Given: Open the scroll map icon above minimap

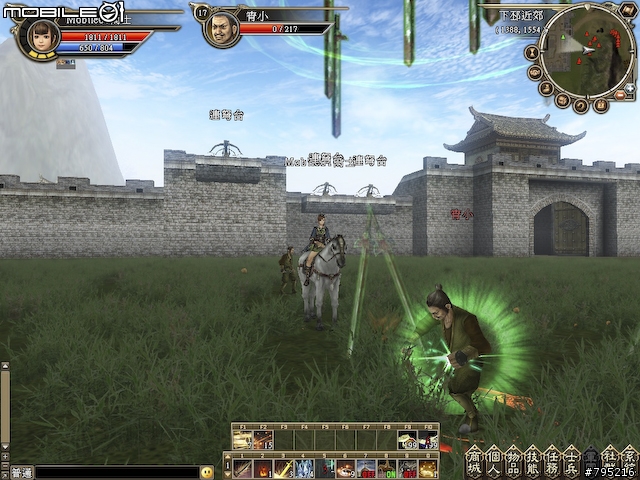Looking at the screenshot, I should [x=630, y=9].
